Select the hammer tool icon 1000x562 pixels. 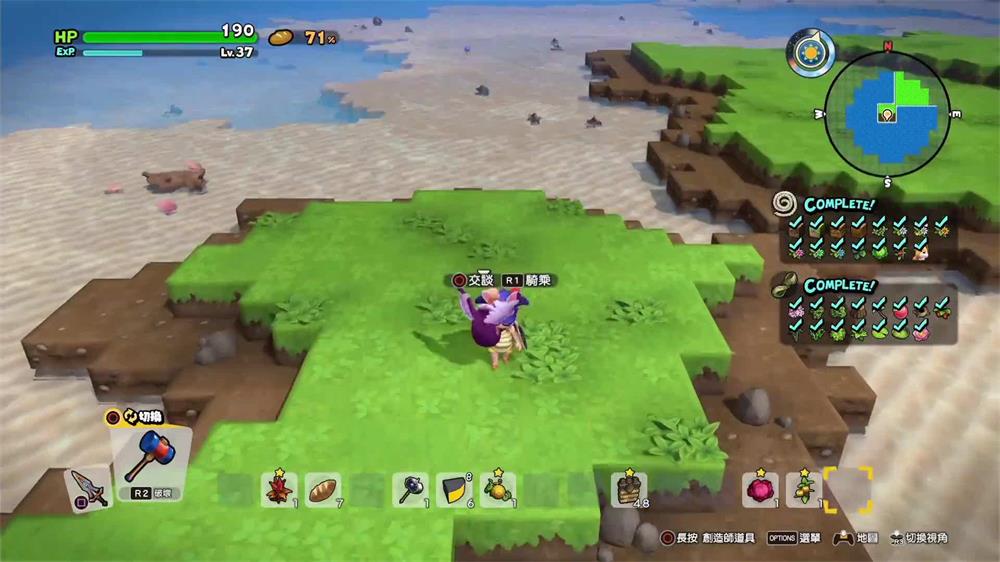click(x=151, y=455)
